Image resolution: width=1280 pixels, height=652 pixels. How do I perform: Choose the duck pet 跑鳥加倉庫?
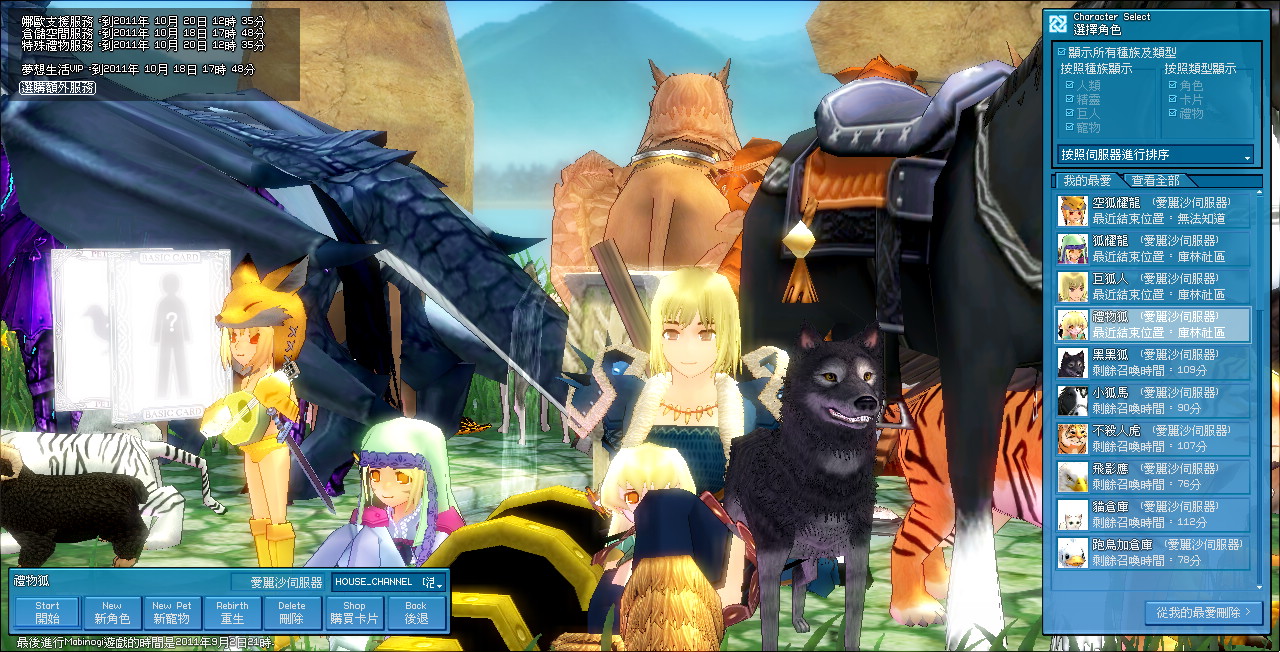(1153, 552)
